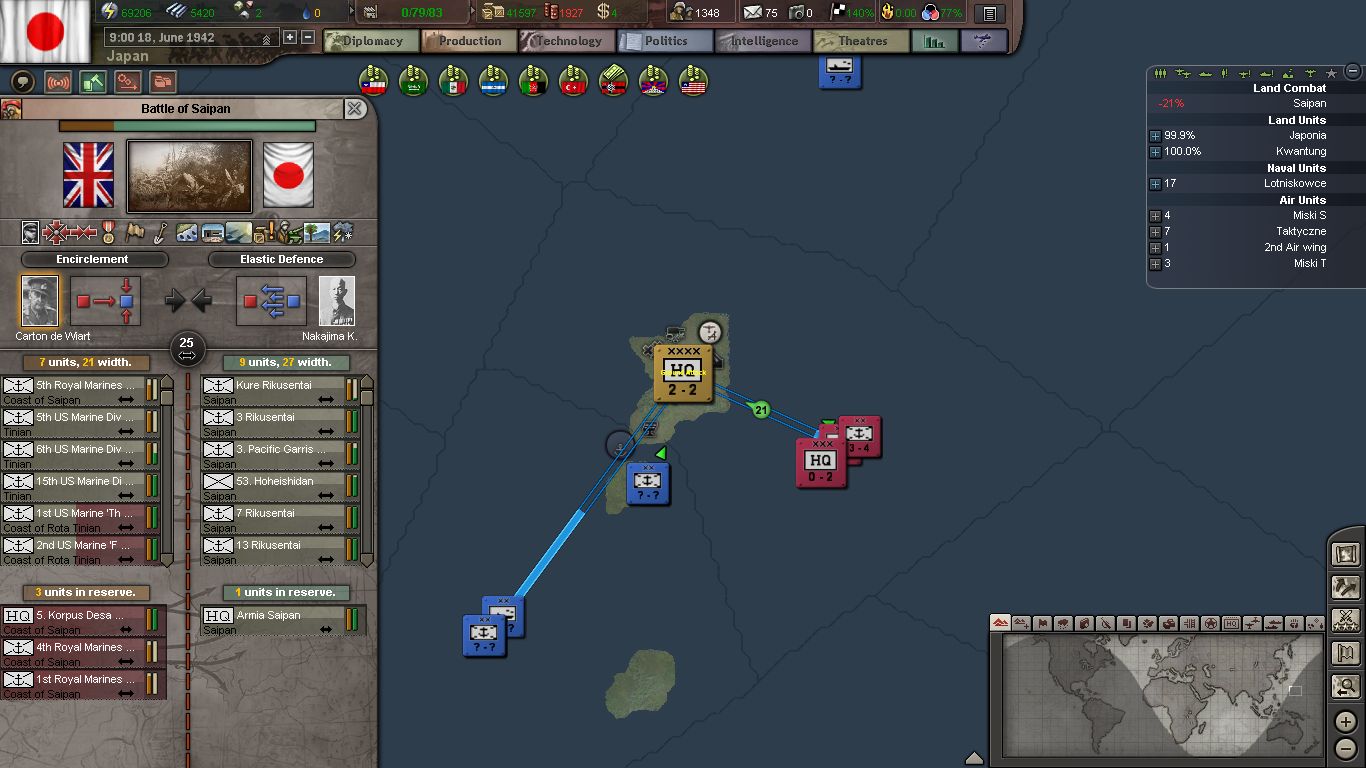
Task: Zoom in the map with the plus button
Action: pos(1346,721)
